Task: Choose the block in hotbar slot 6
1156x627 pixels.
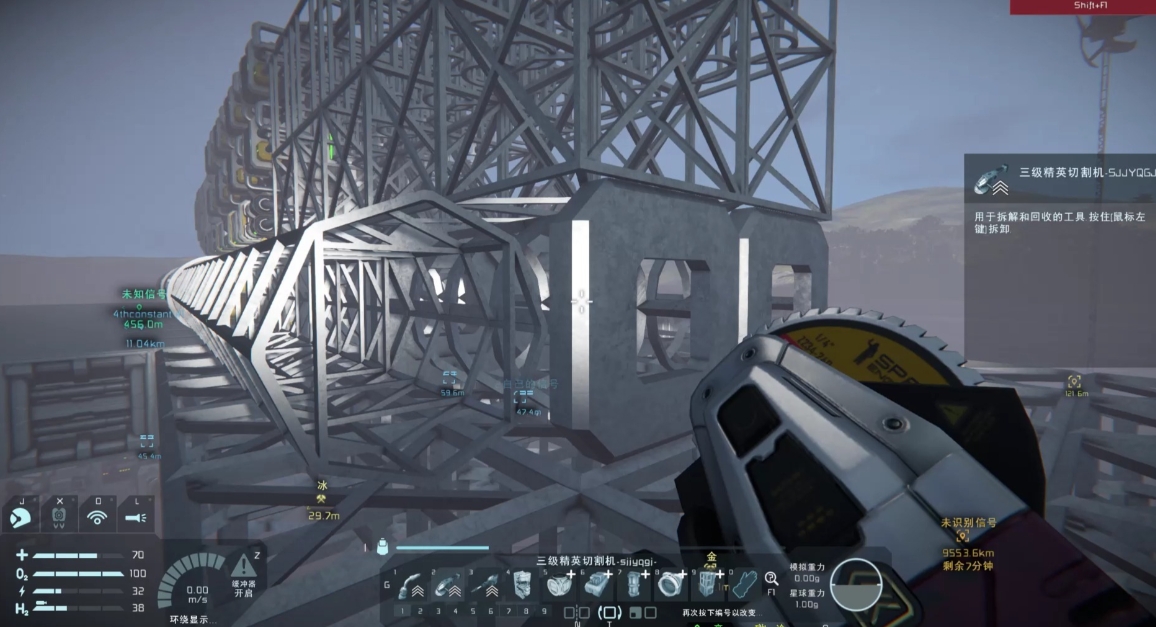Action: tap(597, 584)
